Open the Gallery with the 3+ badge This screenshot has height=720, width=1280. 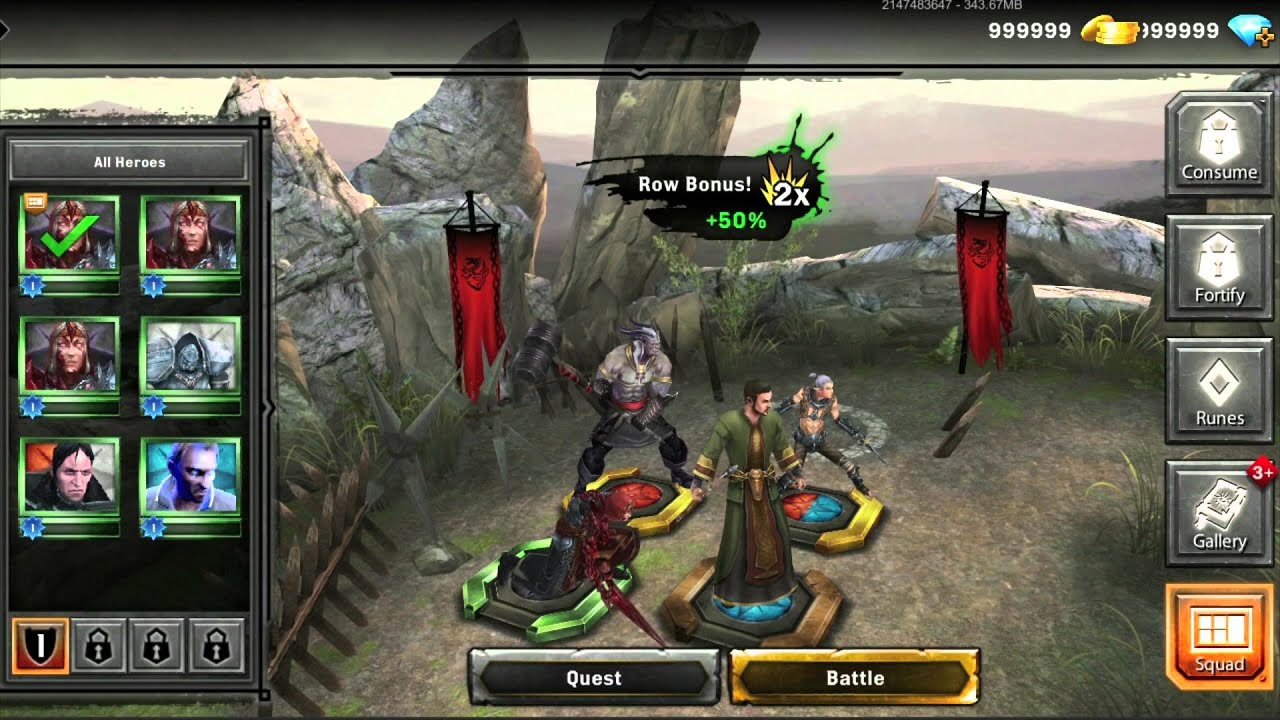(1219, 514)
